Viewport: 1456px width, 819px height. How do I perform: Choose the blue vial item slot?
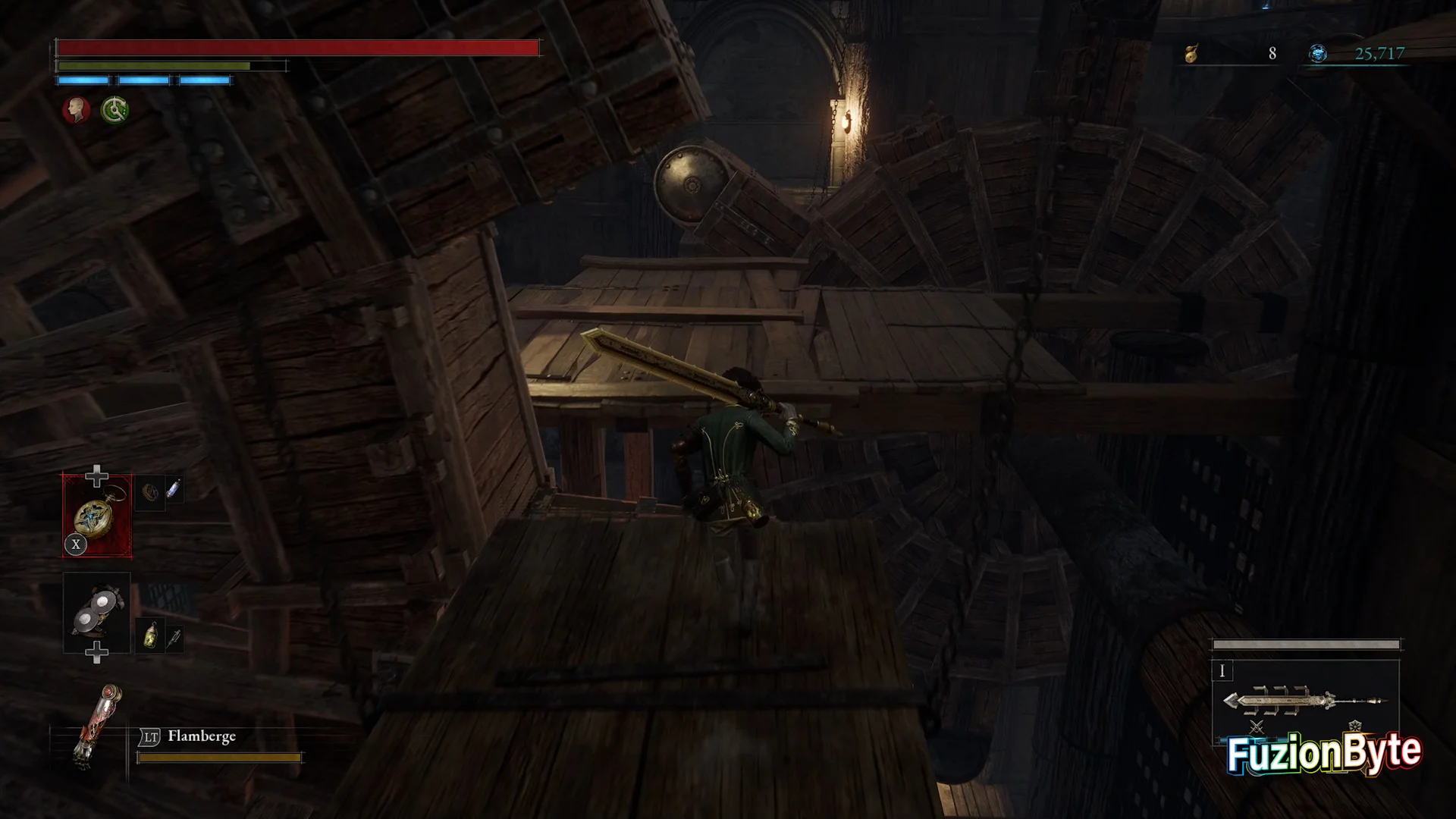tap(173, 489)
